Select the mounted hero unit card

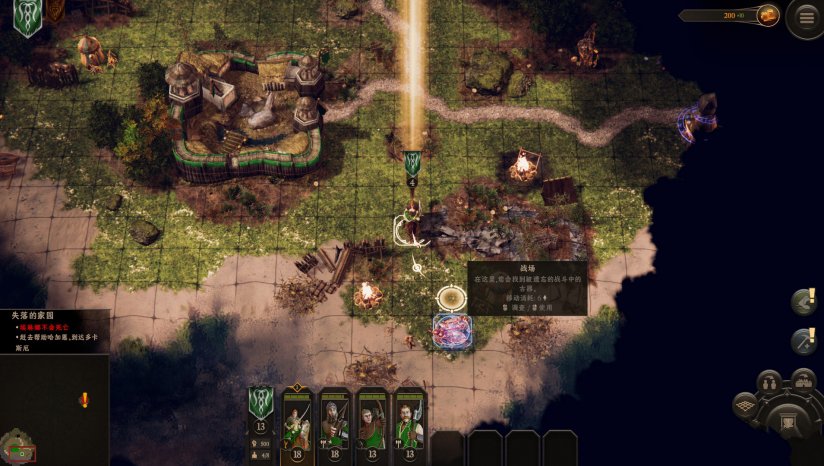click(x=297, y=421)
